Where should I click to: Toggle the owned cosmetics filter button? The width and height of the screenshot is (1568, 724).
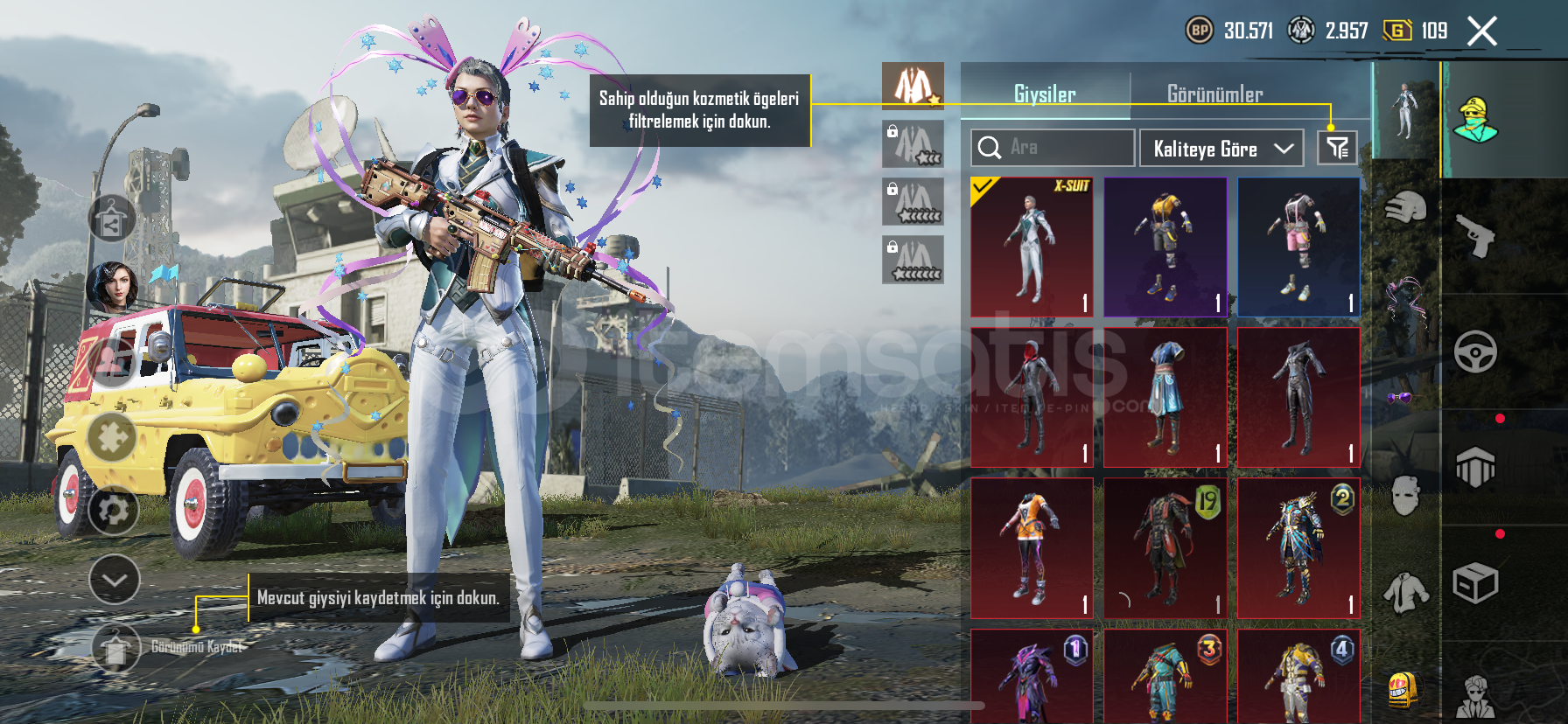[1337, 148]
